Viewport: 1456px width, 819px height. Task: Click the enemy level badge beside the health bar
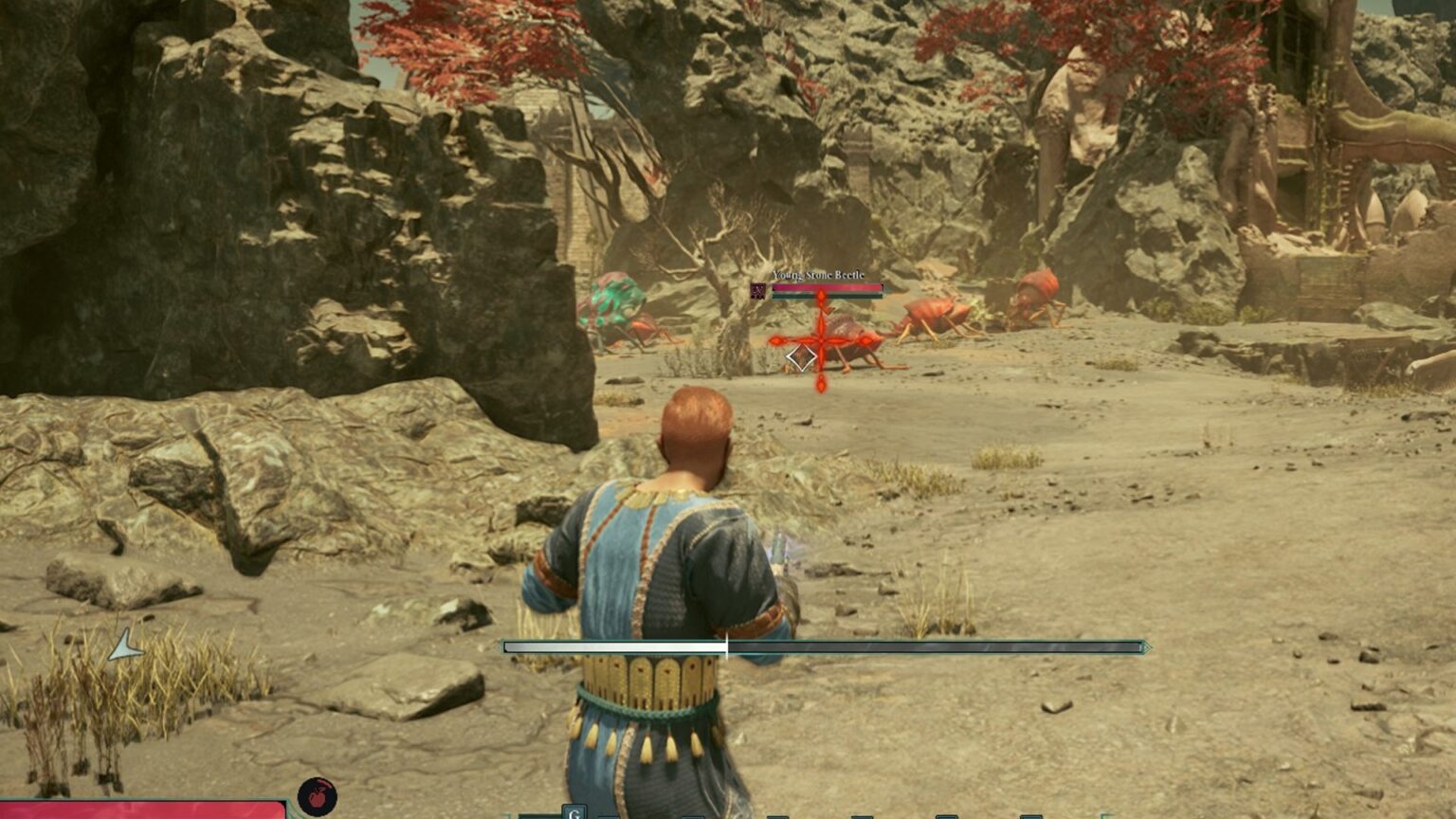(x=758, y=290)
